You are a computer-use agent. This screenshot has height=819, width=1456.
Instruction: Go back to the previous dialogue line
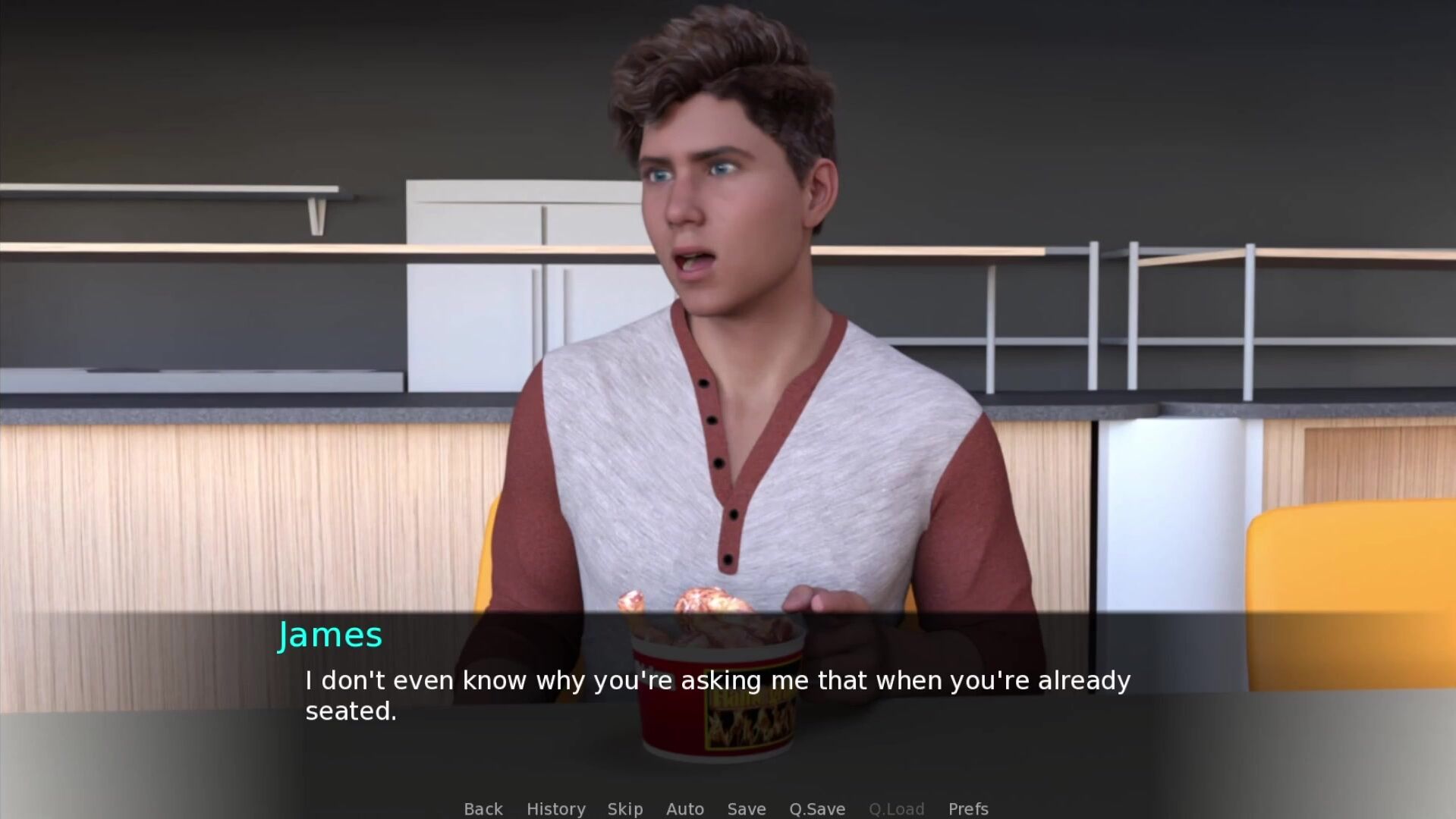click(x=483, y=808)
